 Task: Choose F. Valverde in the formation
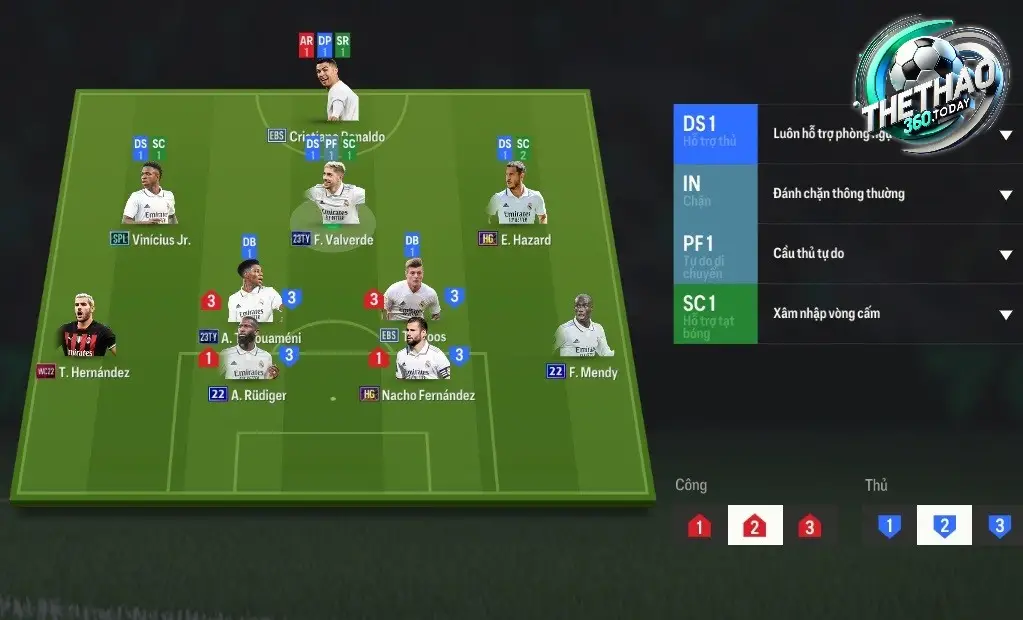pos(333,204)
